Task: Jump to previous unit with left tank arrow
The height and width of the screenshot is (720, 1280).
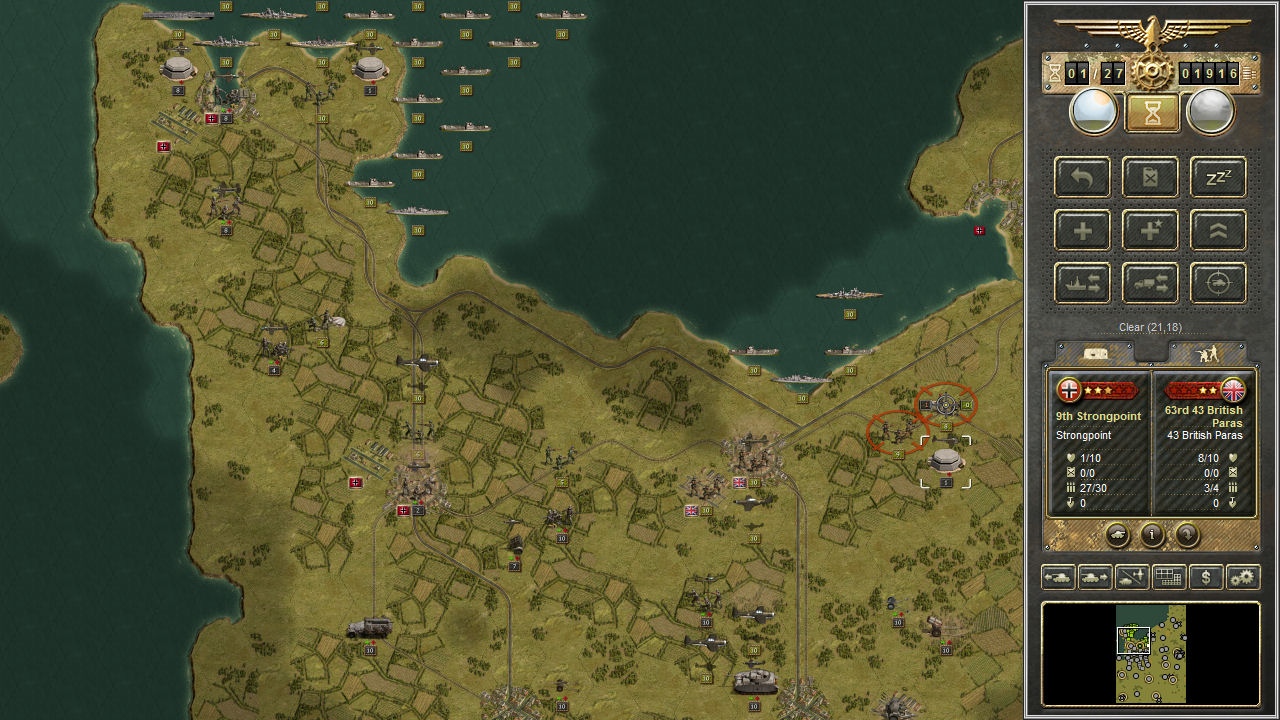Action: pyautogui.click(x=1057, y=577)
